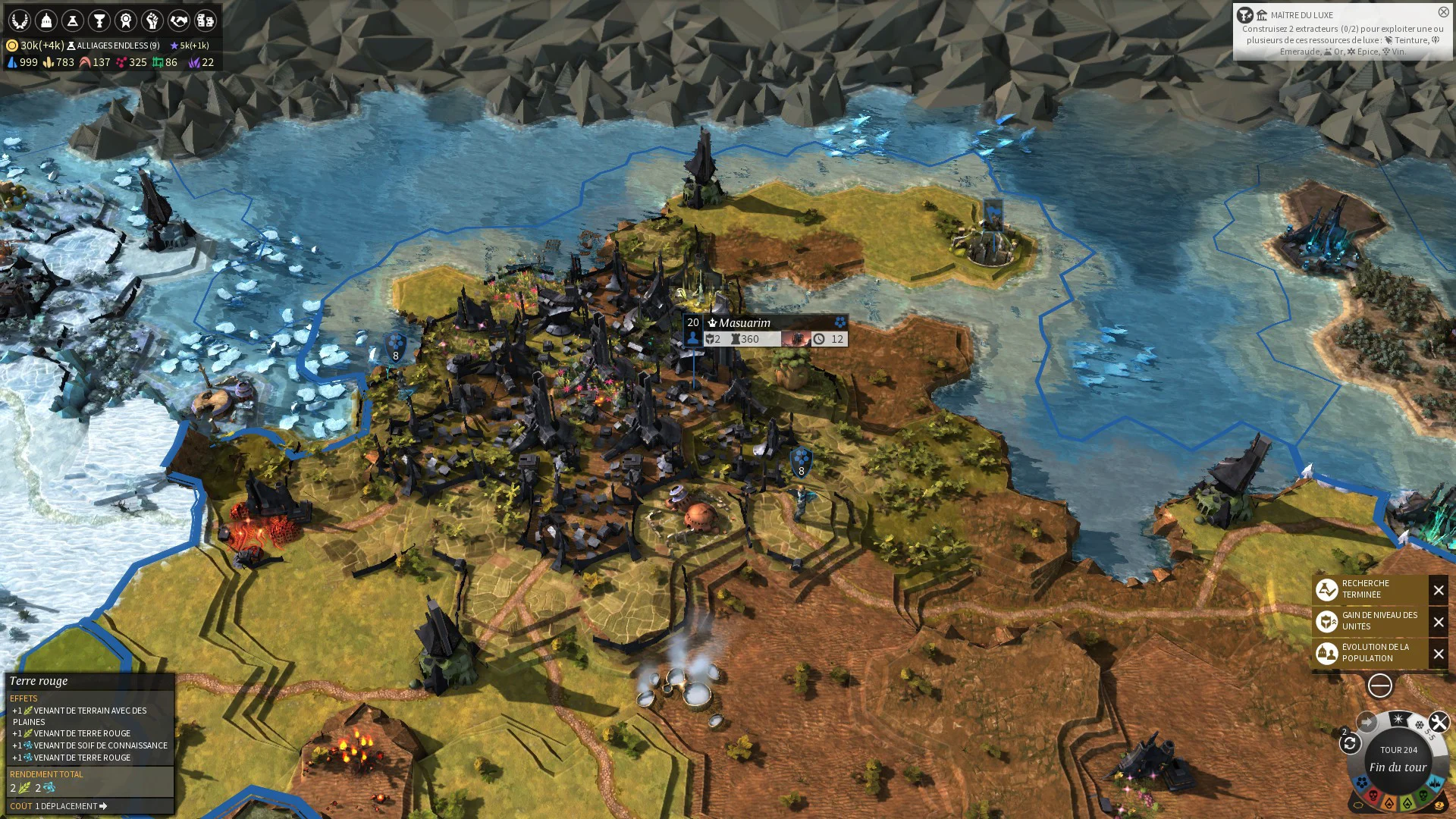The height and width of the screenshot is (819, 1456).
Task: Open the academy ribbon medal screen
Action: point(126,20)
